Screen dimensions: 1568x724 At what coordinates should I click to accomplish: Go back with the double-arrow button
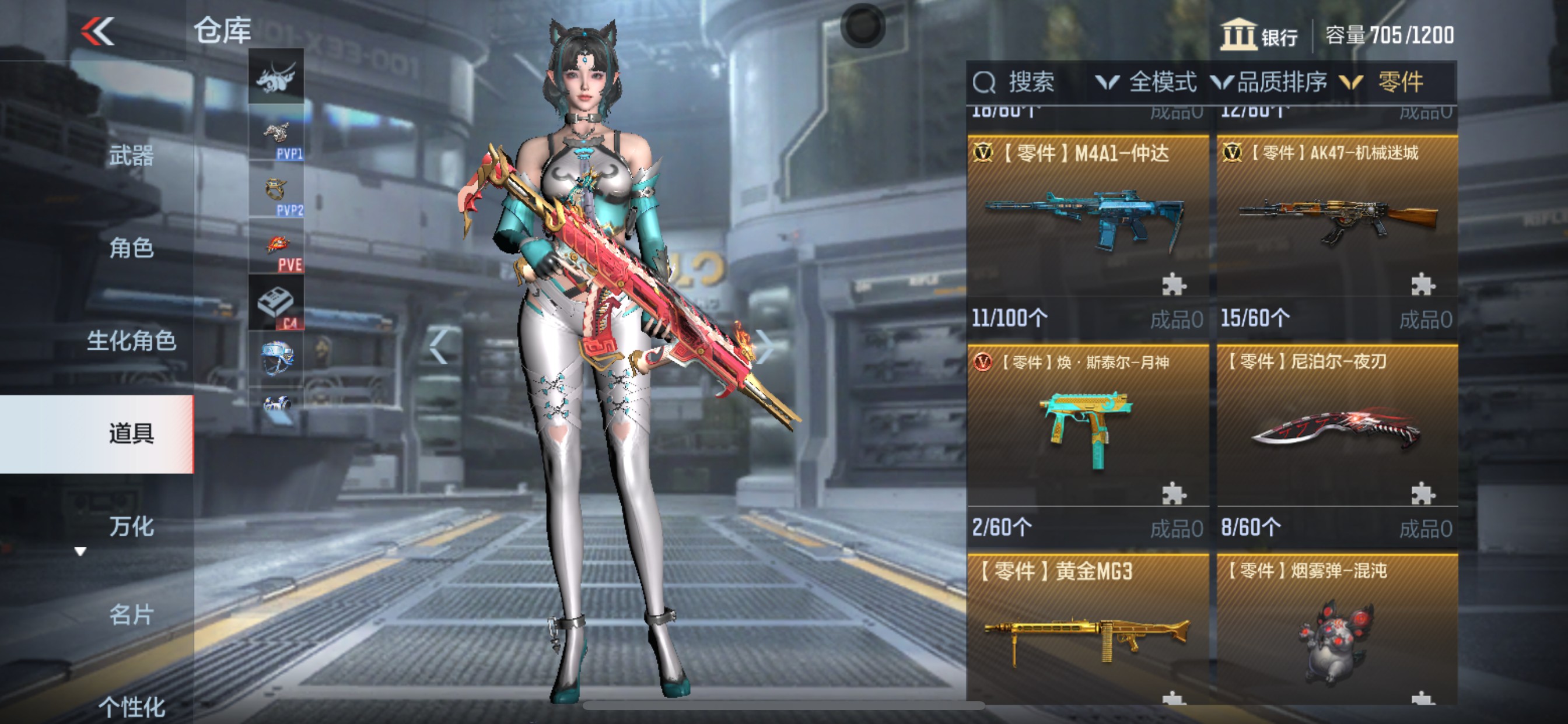[97, 31]
